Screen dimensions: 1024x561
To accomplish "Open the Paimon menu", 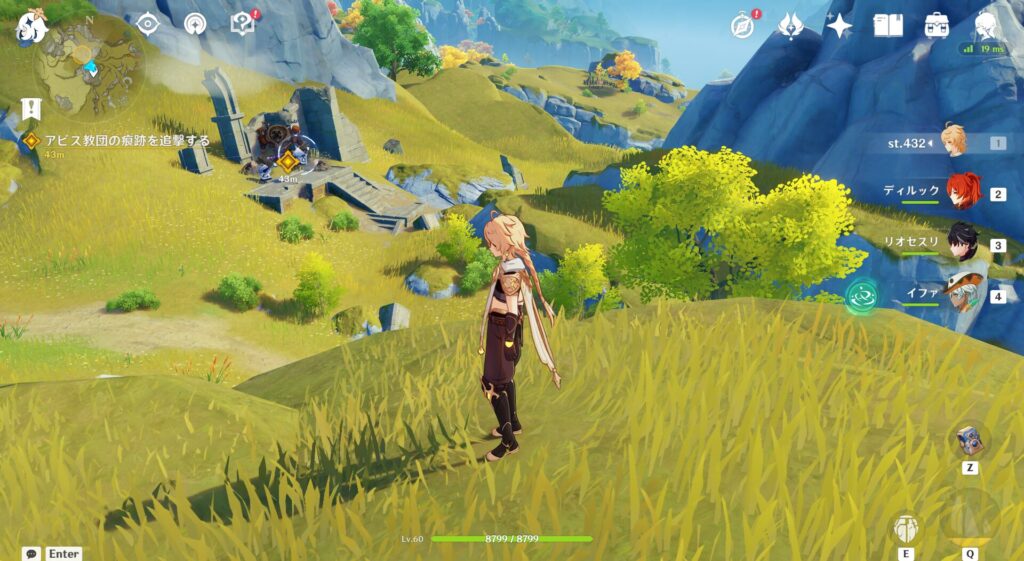I will pyautogui.click(x=31, y=27).
